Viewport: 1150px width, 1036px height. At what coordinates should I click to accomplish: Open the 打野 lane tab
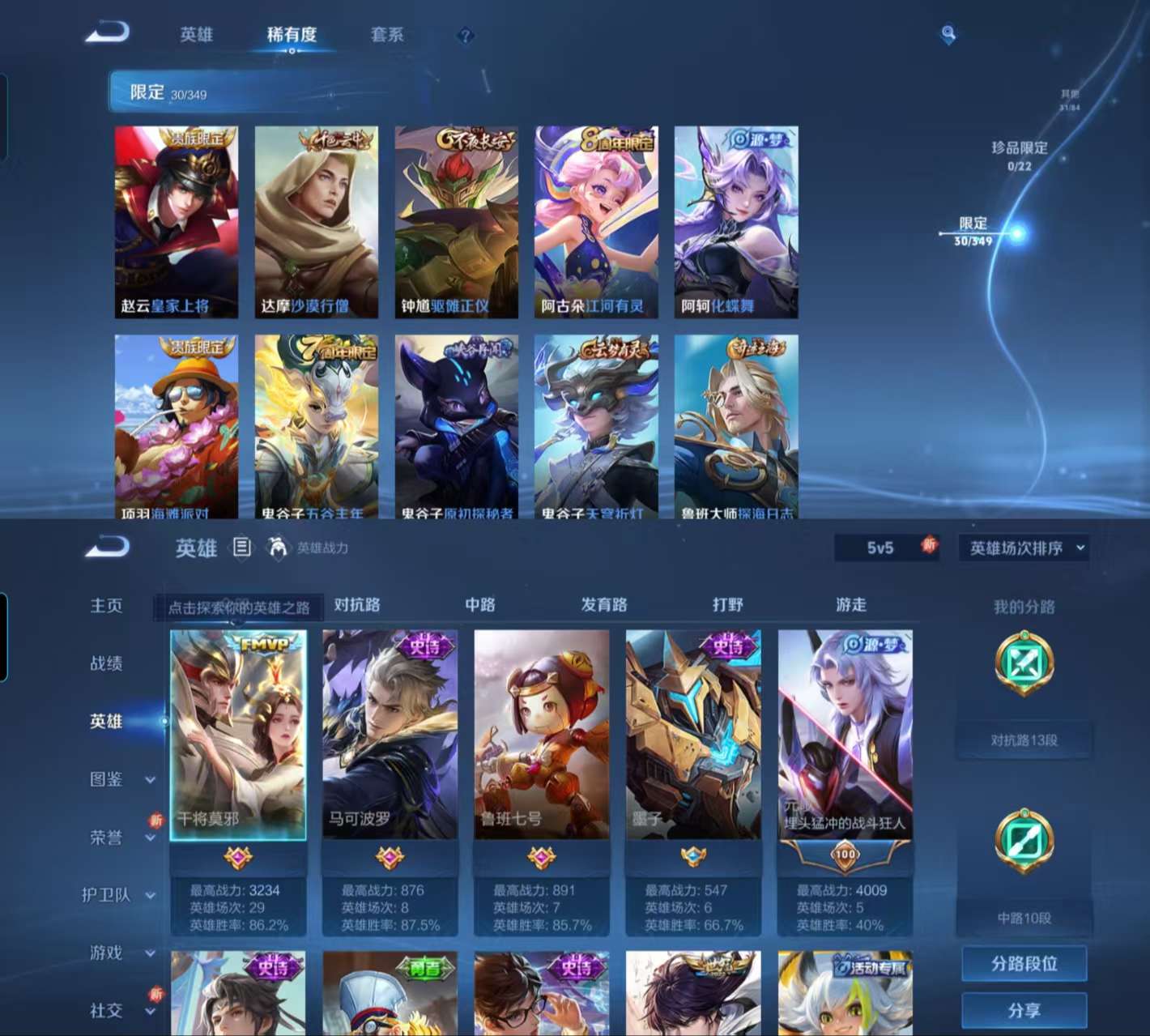727,604
